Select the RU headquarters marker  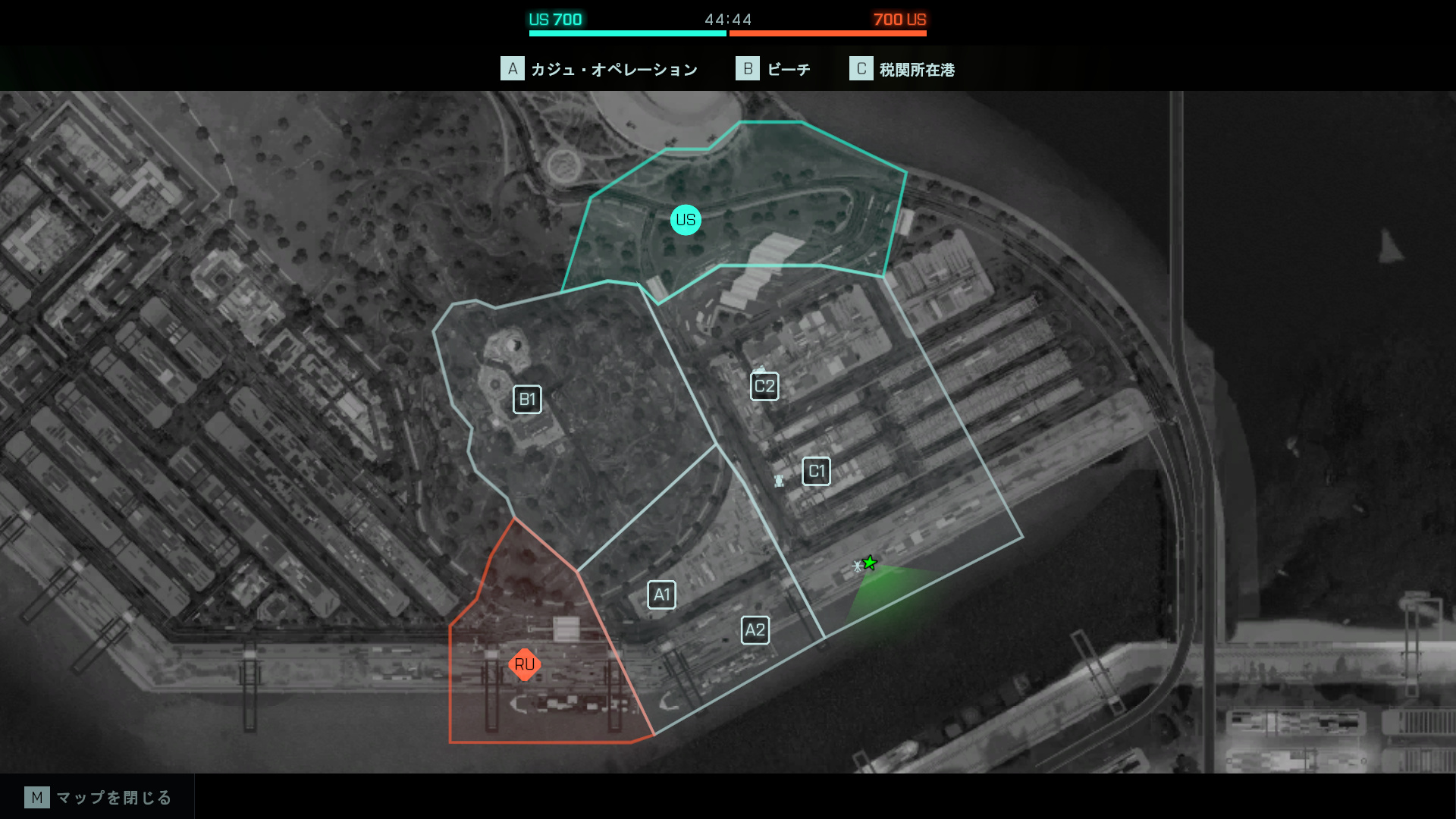(524, 664)
